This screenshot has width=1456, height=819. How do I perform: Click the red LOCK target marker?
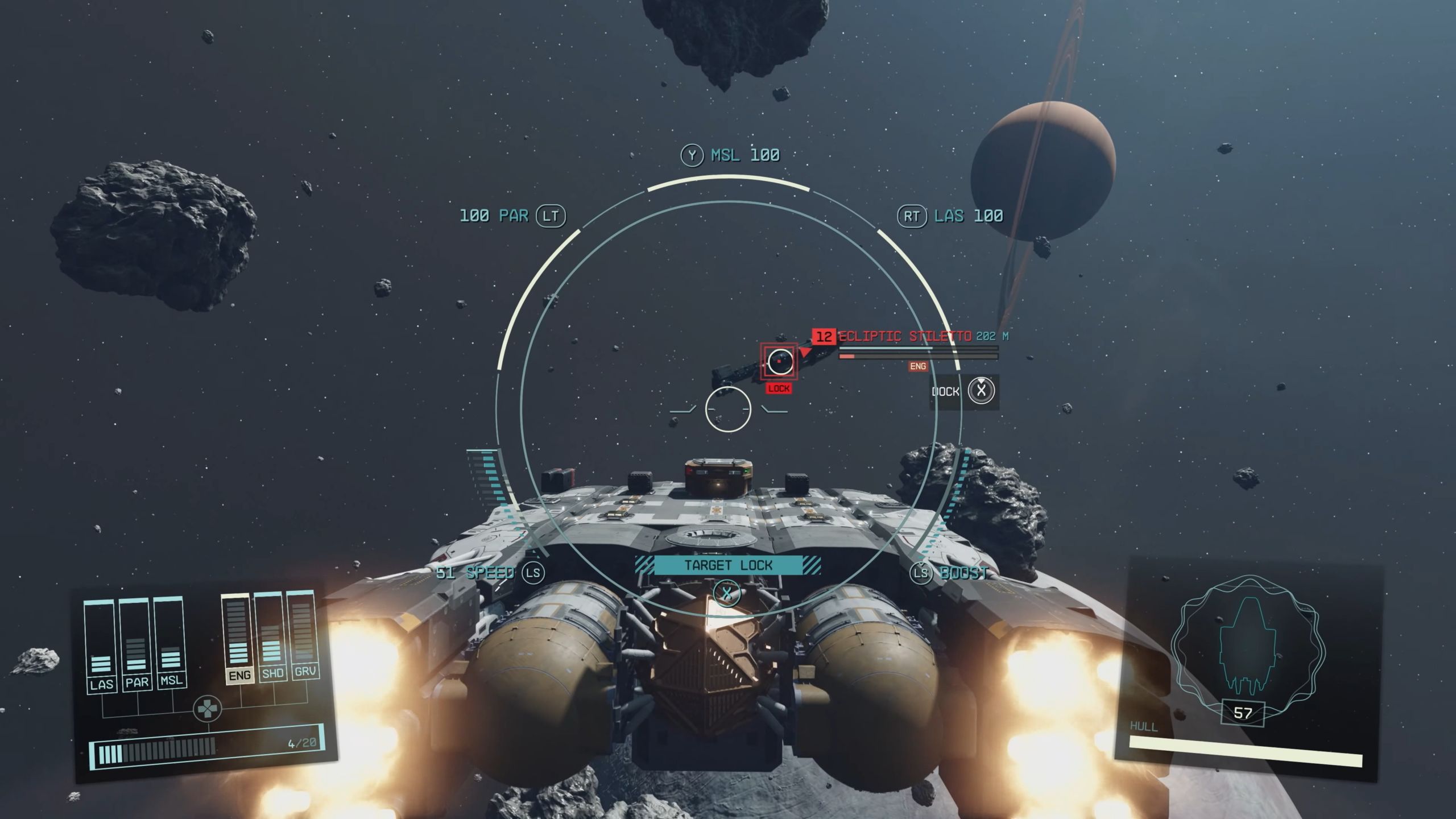(x=779, y=388)
